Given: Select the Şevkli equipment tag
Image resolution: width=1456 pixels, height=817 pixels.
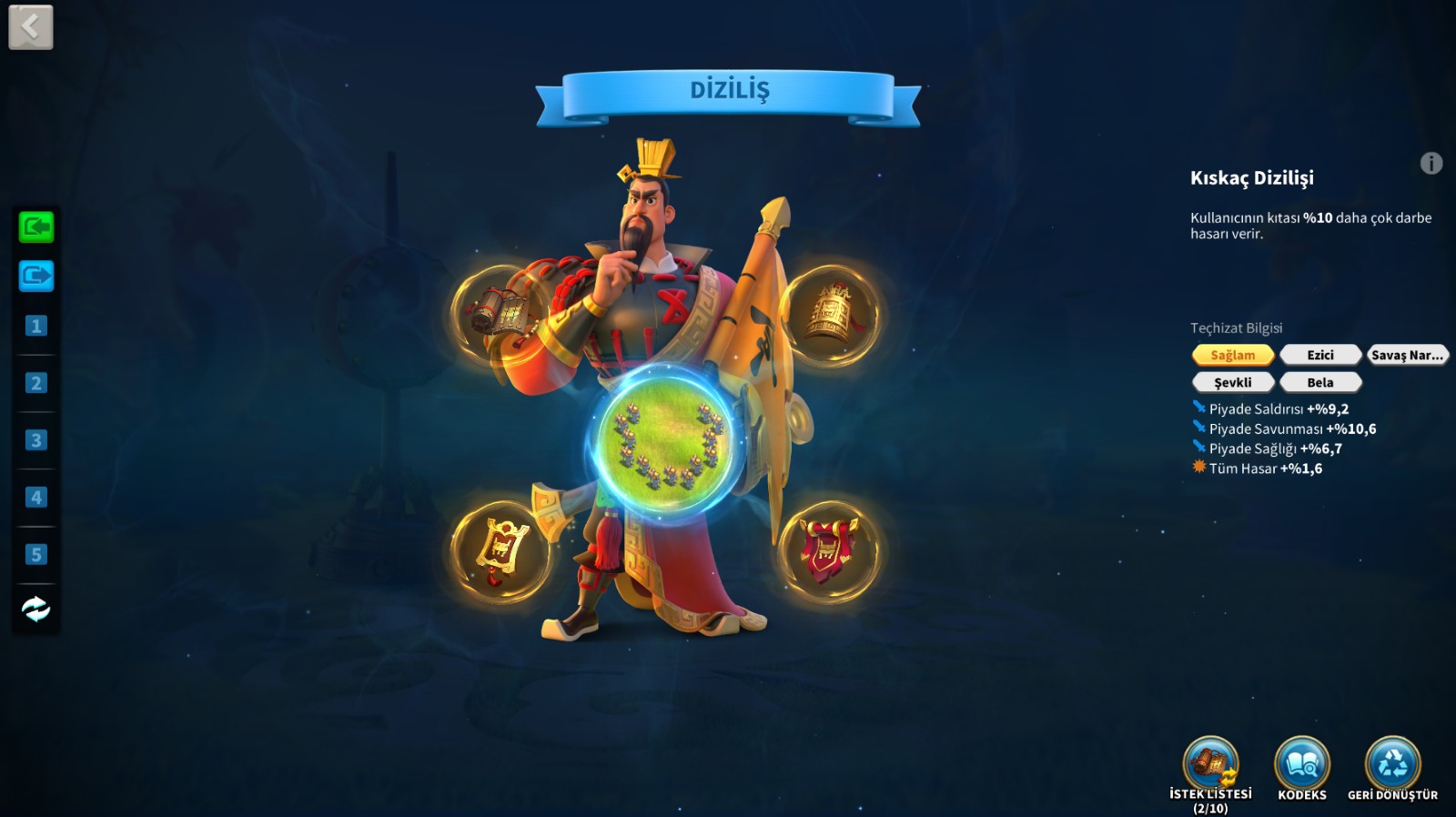Looking at the screenshot, I should pyautogui.click(x=1232, y=382).
